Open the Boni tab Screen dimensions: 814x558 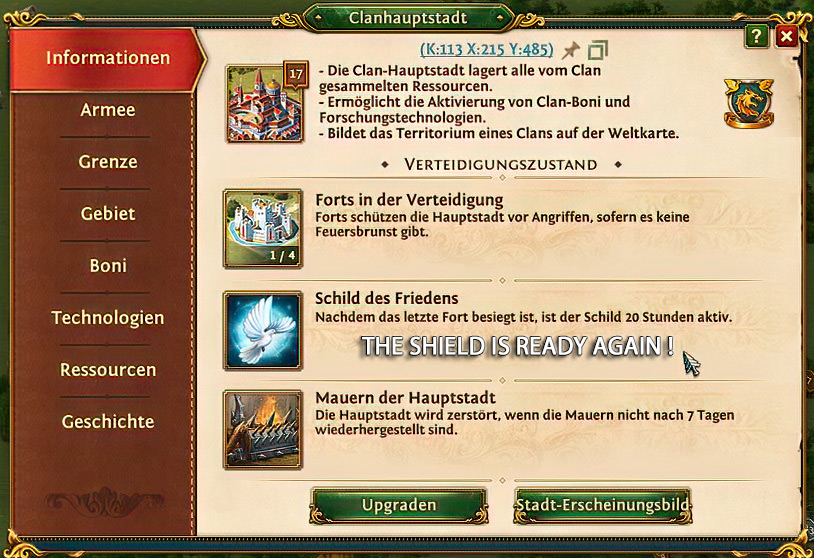[108, 266]
